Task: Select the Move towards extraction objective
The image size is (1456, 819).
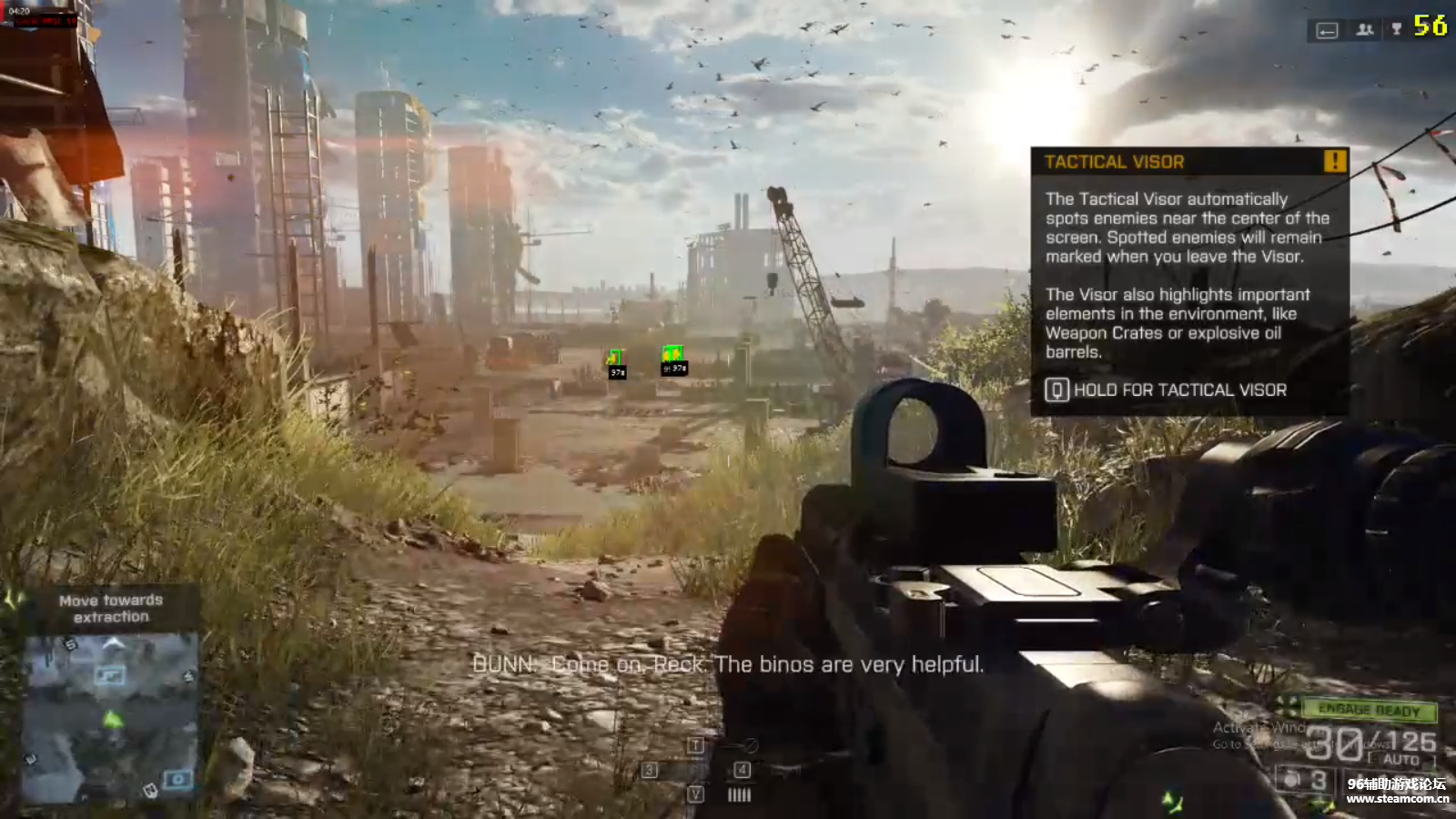Action: [x=111, y=609]
